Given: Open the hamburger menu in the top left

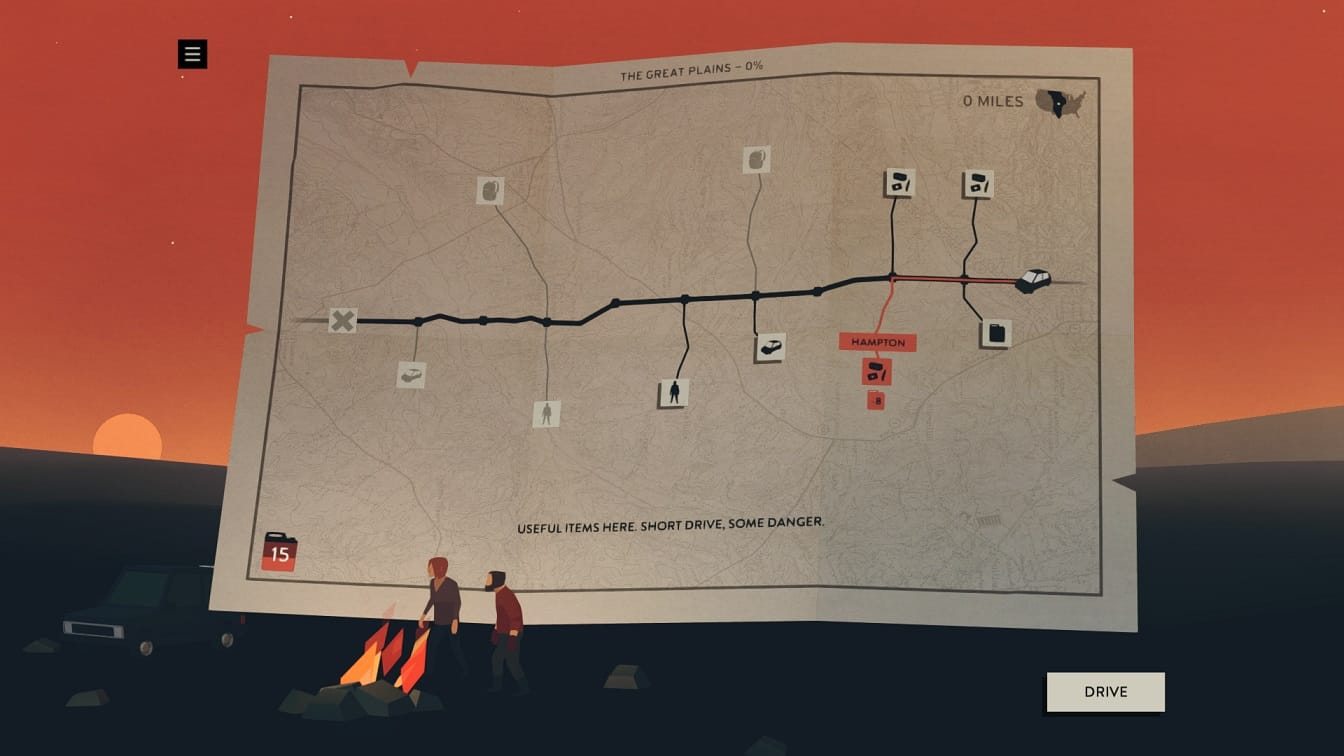Looking at the screenshot, I should click(191, 55).
